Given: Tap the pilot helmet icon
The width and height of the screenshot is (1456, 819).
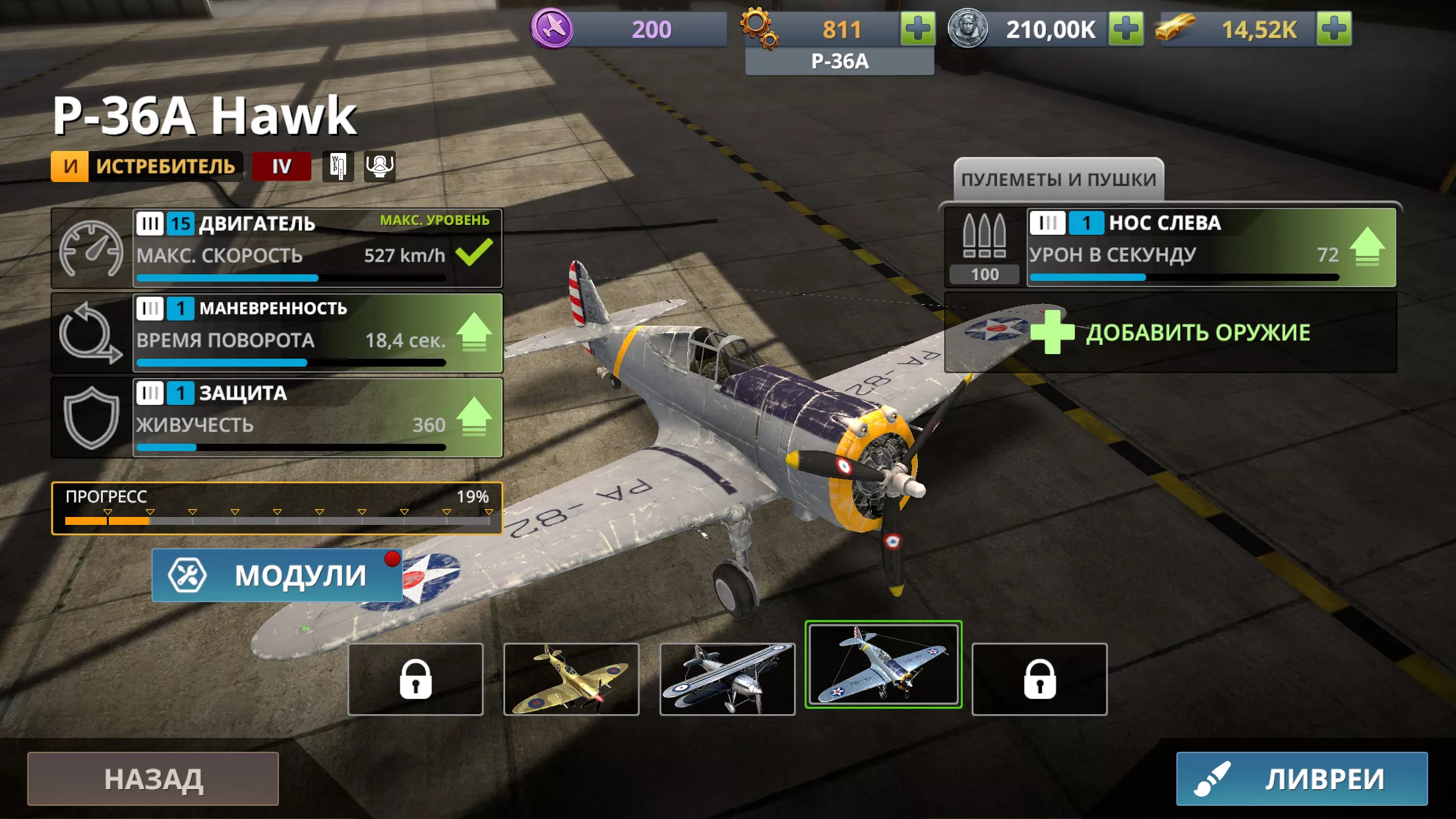Looking at the screenshot, I should [x=380, y=166].
